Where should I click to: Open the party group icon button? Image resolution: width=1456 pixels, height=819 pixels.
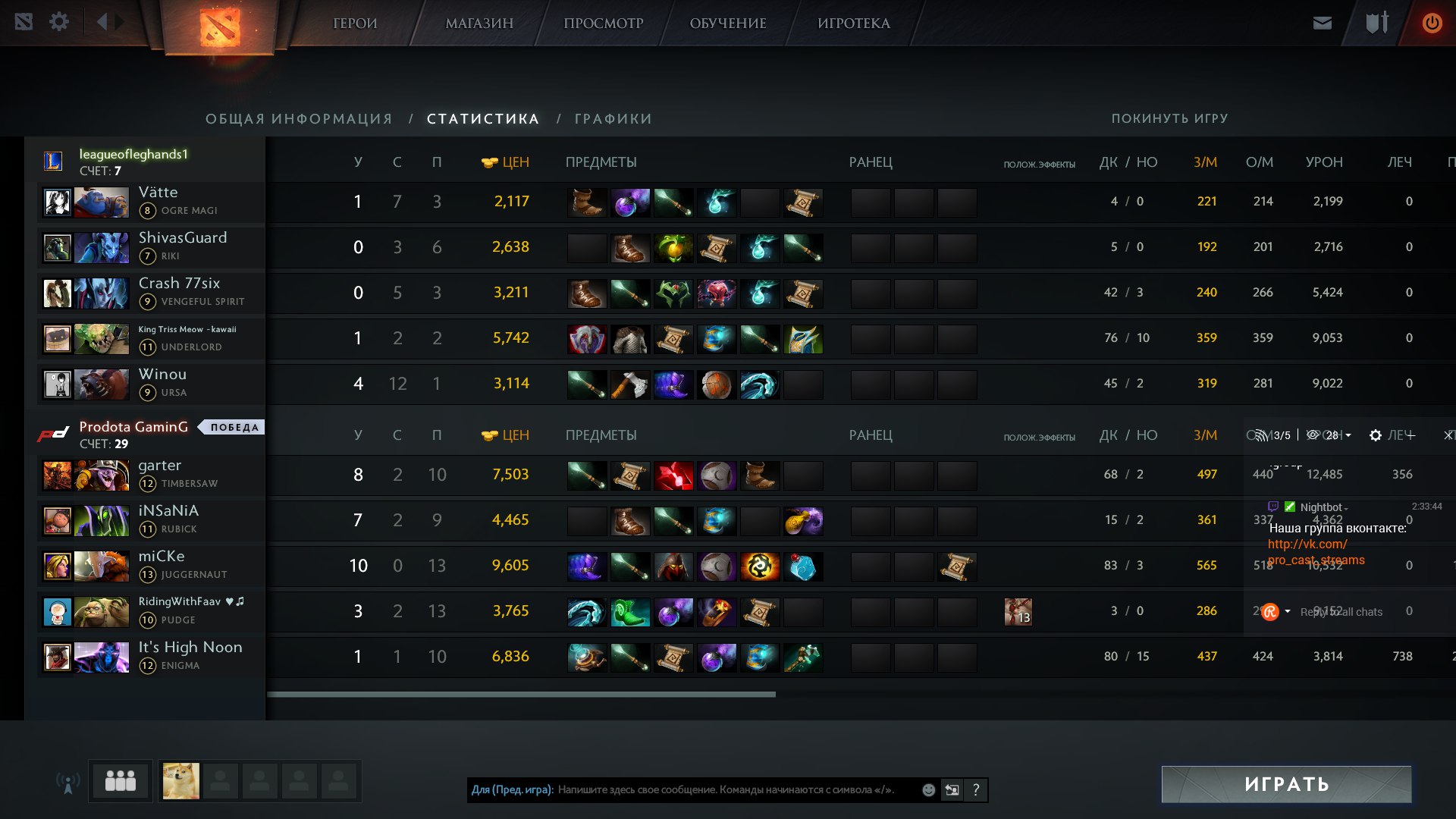point(120,781)
